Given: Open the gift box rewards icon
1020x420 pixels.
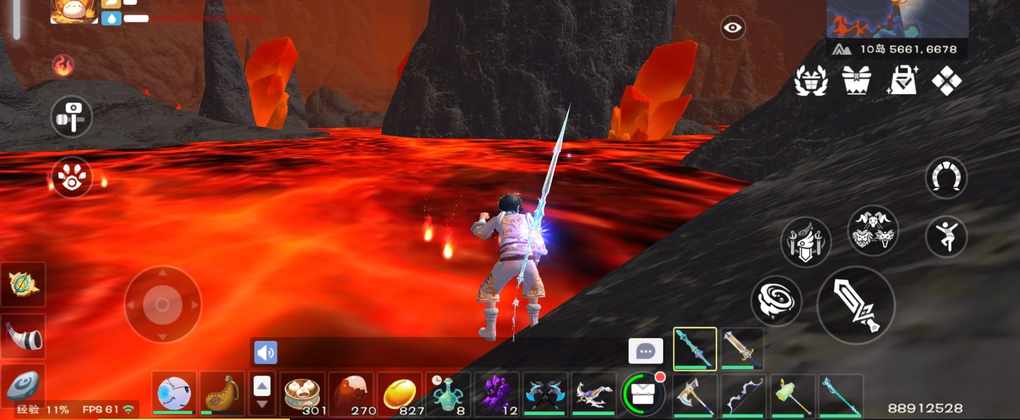Looking at the screenshot, I should tap(855, 82).
